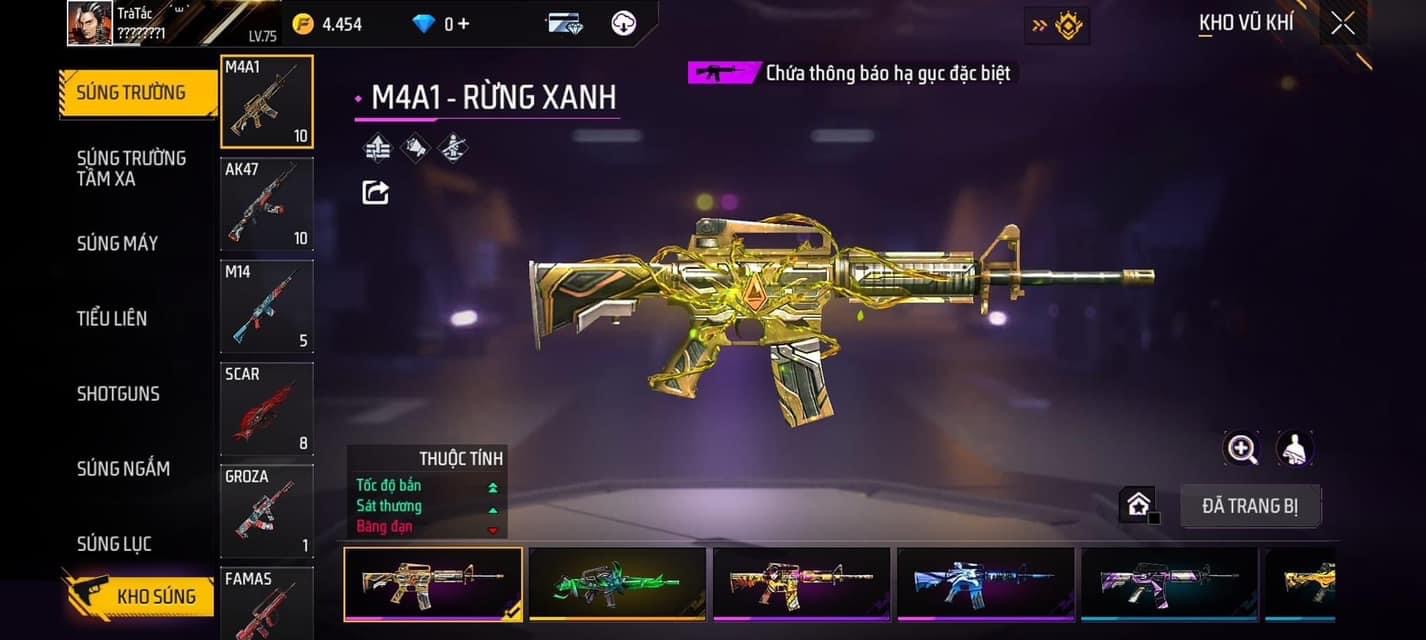Open the Súng Lục category
The height and width of the screenshot is (640, 1426).
click(114, 544)
